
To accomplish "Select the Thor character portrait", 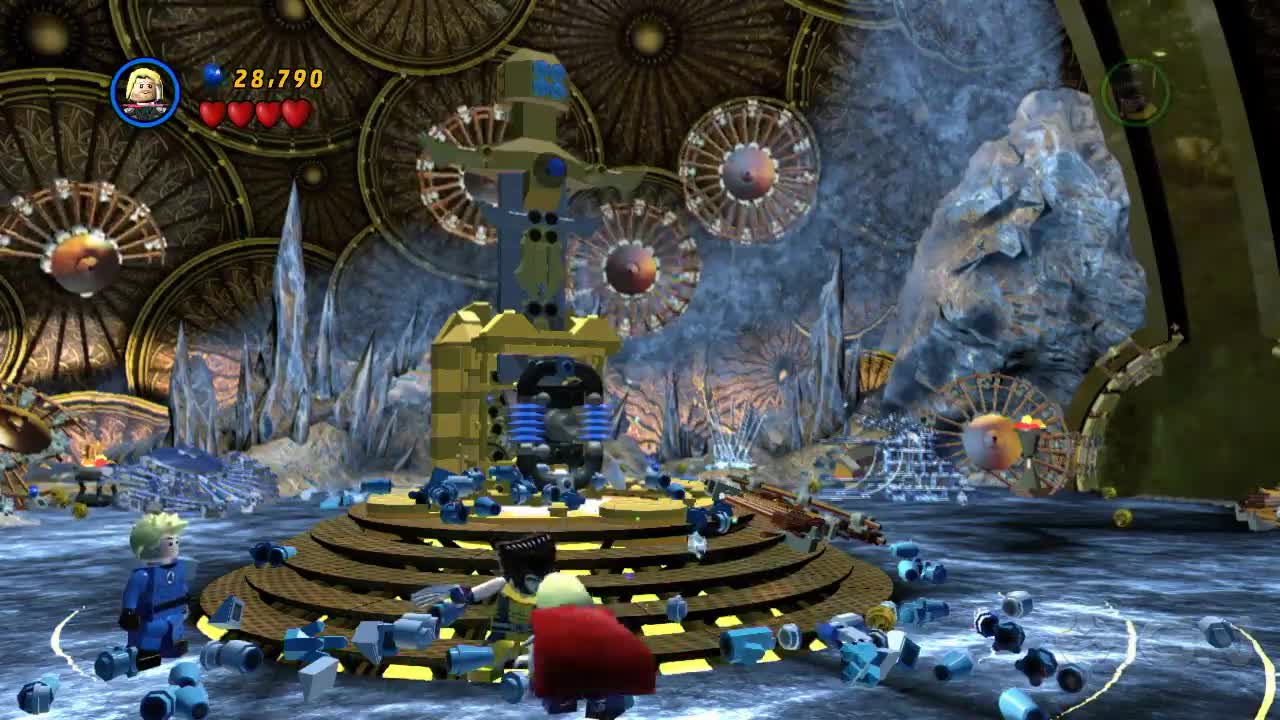I will click(145, 93).
